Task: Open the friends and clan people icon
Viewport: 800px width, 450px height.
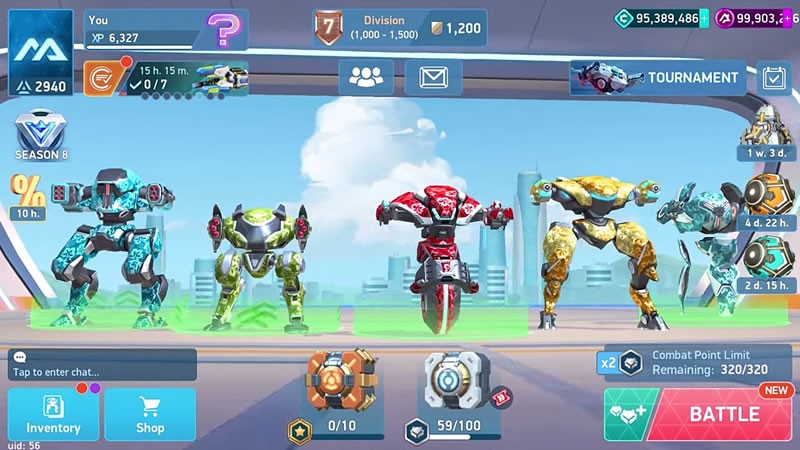Action: pos(366,77)
